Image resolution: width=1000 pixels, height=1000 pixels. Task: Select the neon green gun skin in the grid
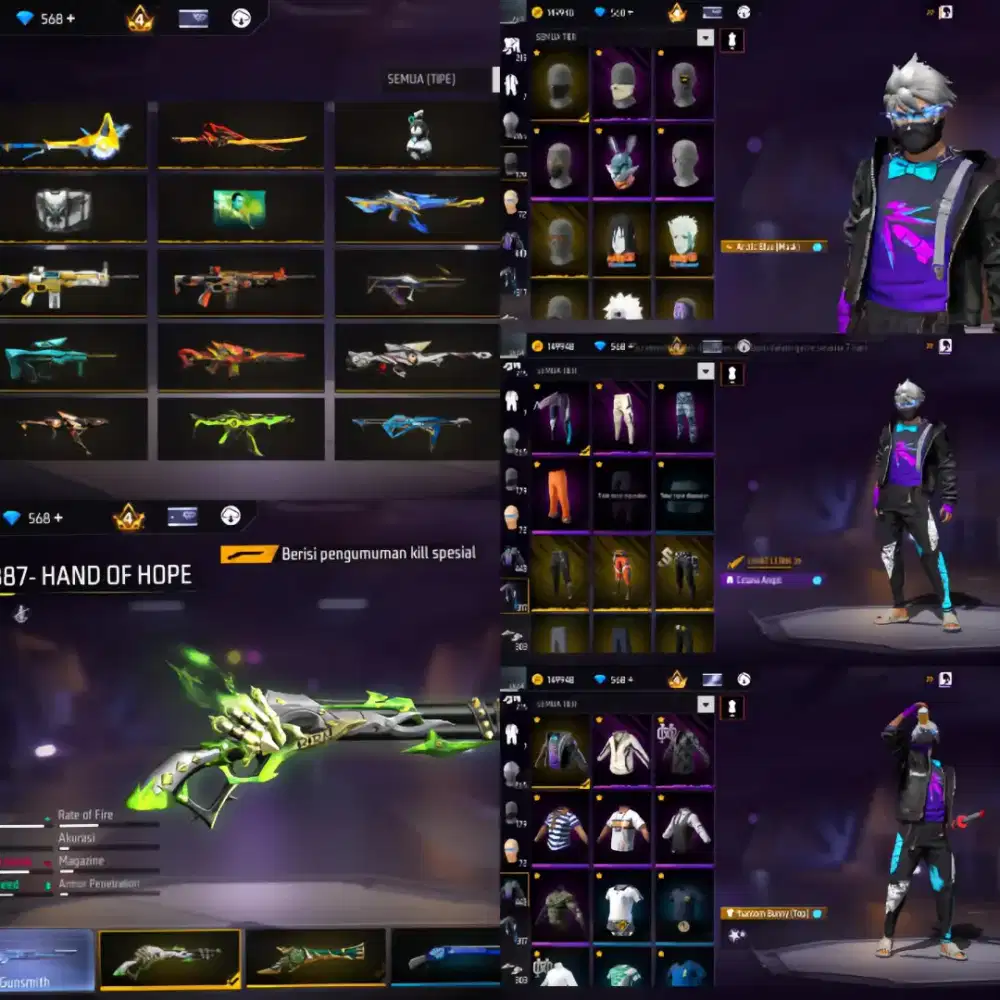(240, 428)
